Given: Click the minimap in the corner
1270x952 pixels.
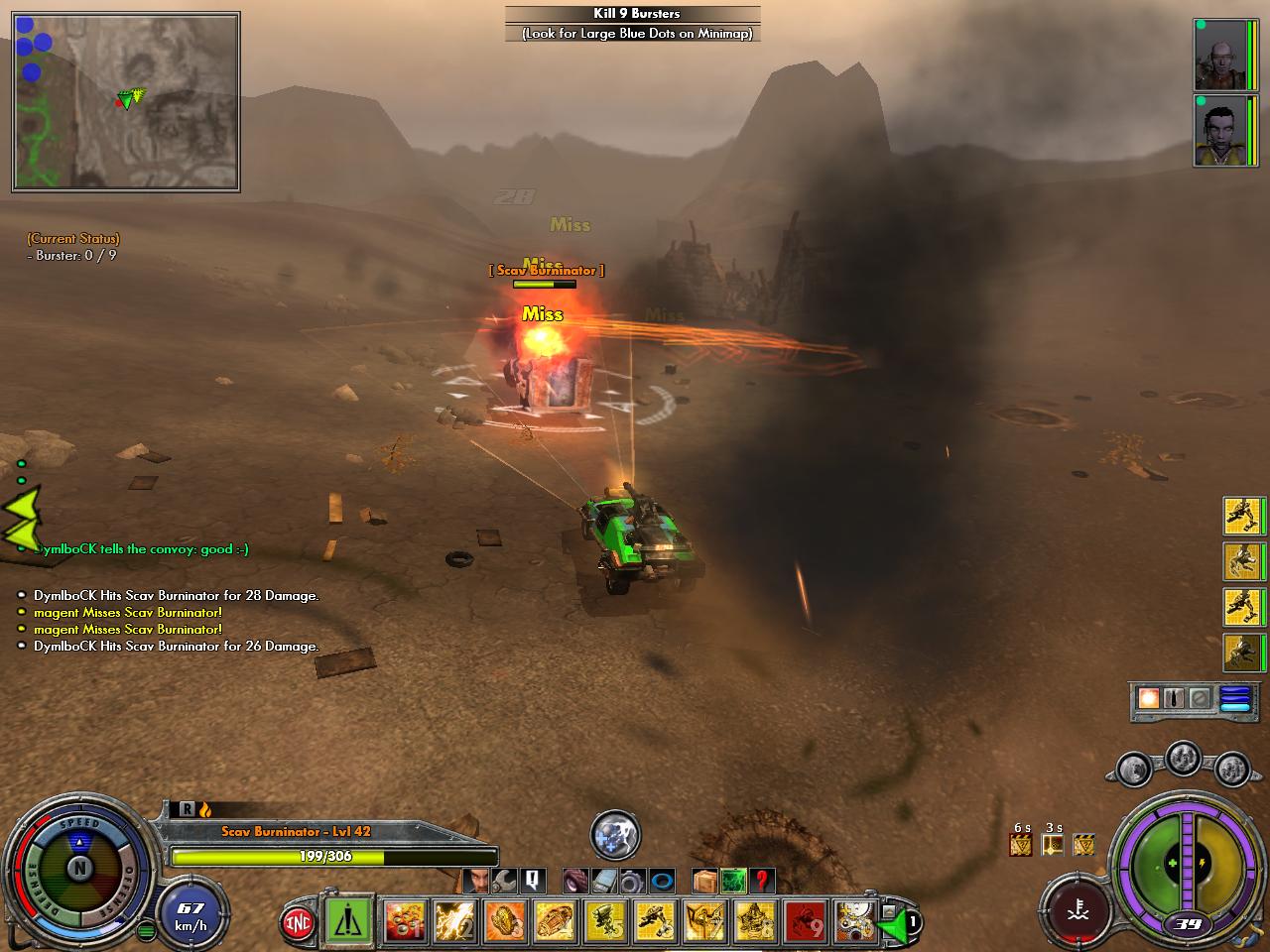Looking at the screenshot, I should coord(126,101).
